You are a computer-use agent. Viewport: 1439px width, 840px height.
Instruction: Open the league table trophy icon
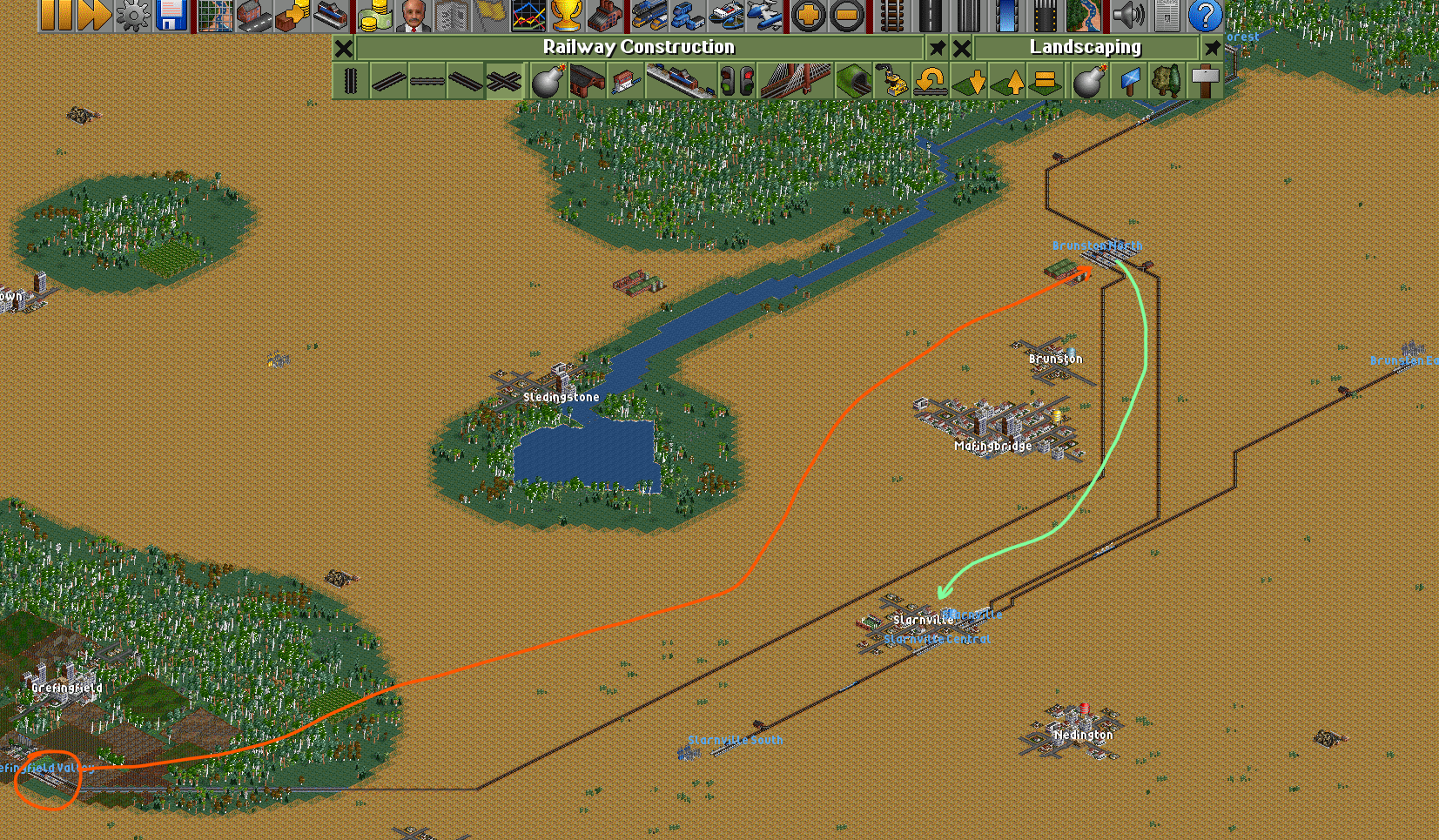point(566,15)
